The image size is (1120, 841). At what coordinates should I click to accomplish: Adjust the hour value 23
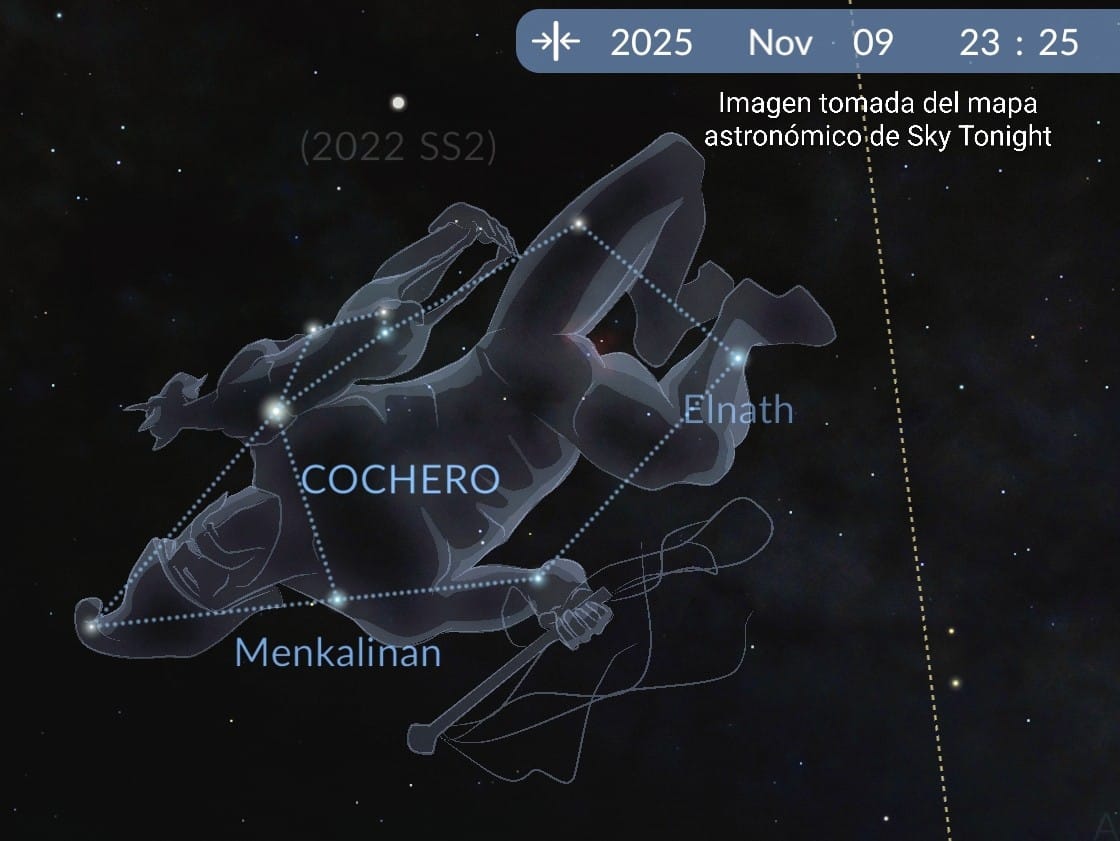point(980,42)
